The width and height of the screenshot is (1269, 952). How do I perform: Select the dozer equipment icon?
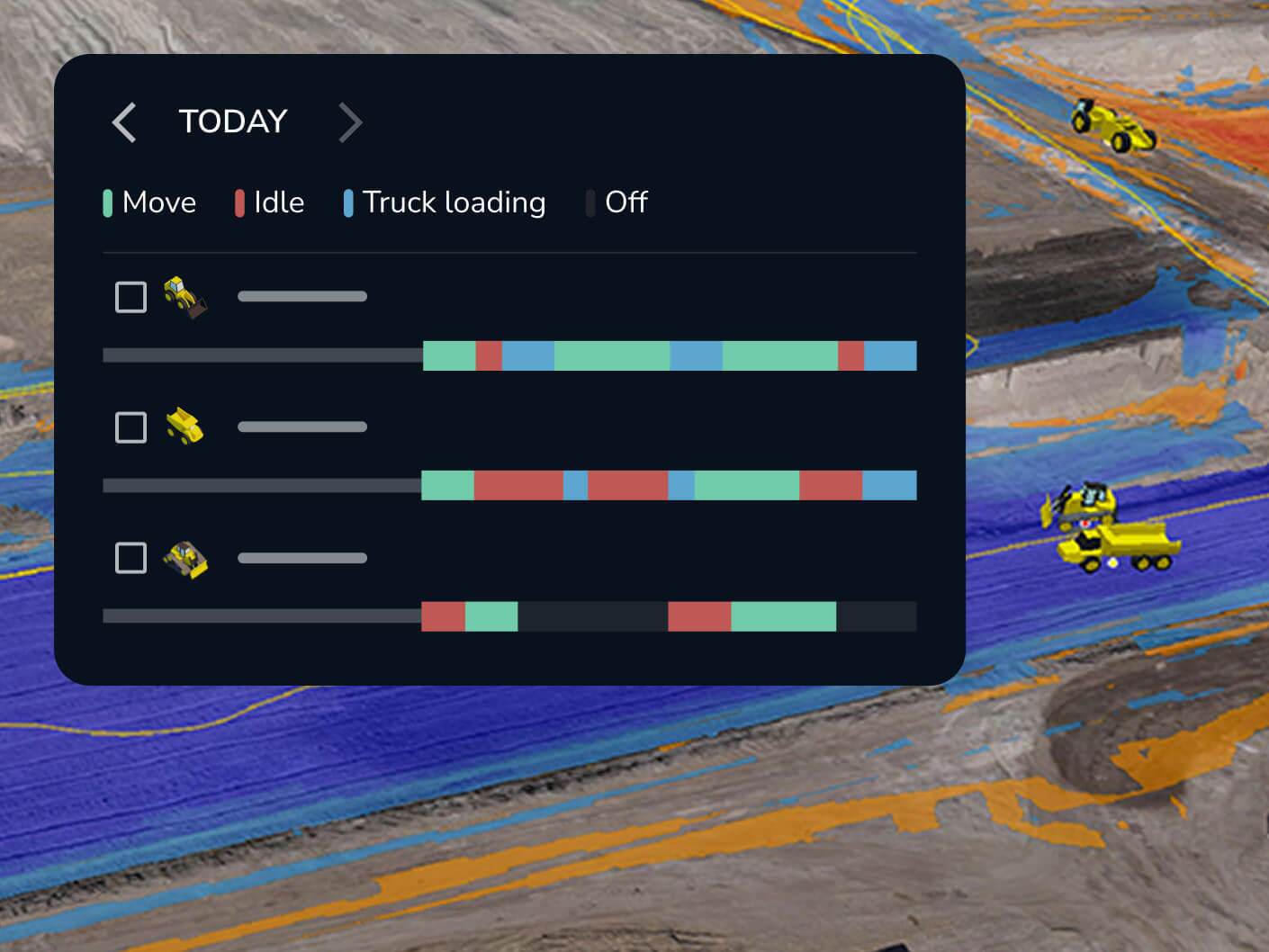pos(184,558)
